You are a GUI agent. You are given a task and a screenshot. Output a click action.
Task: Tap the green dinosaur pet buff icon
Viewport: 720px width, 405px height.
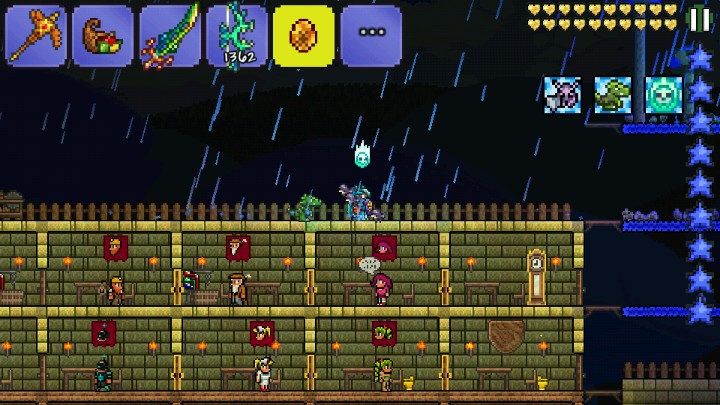point(613,95)
